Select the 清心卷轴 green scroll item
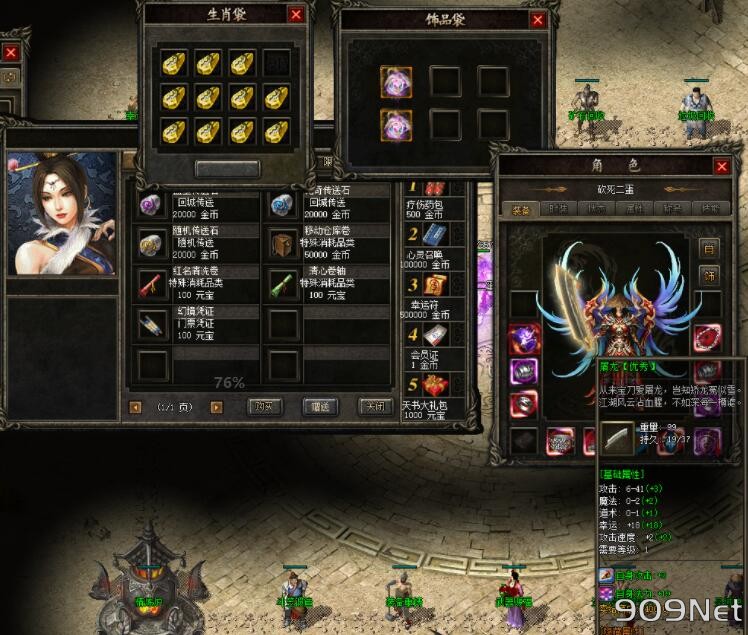The height and width of the screenshot is (635, 748). pos(283,283)
